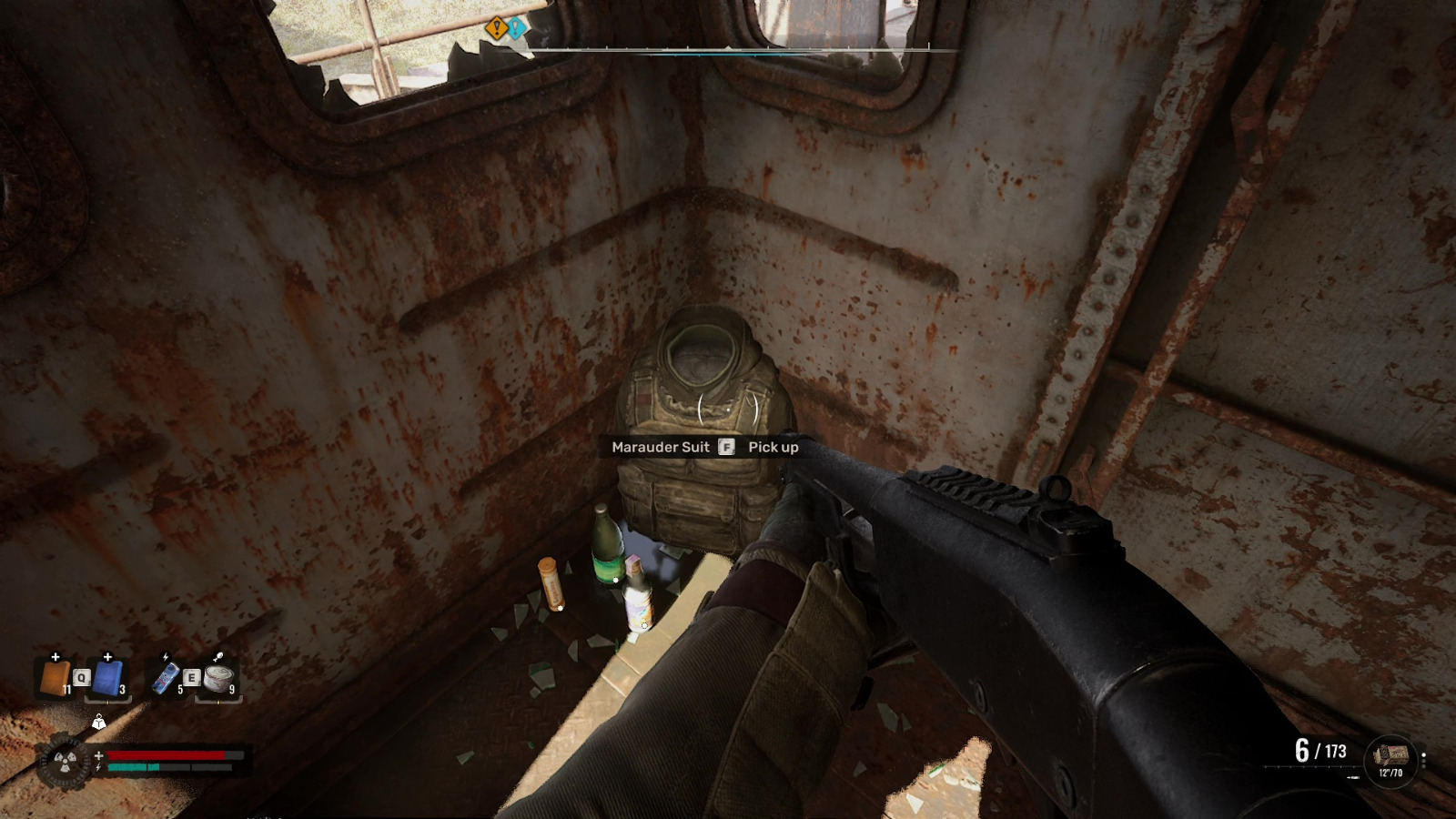Click the spoon icon above the canned food
Viewport: 1456px width, 819px height.
coord(217,655)
